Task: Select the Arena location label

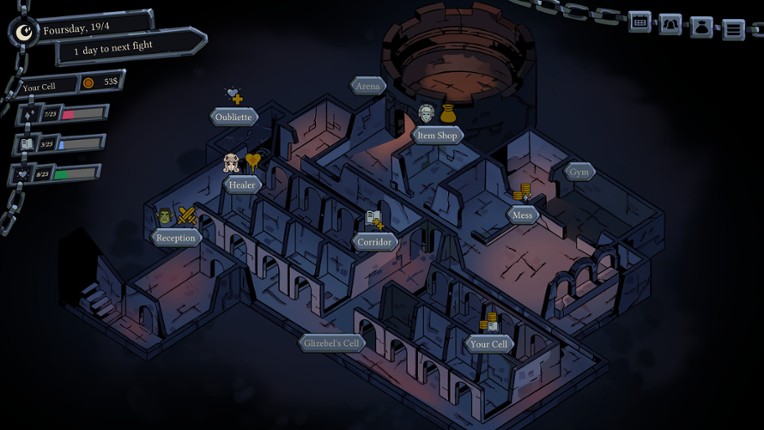Action: pyautogui.click(x=368, y=86)
